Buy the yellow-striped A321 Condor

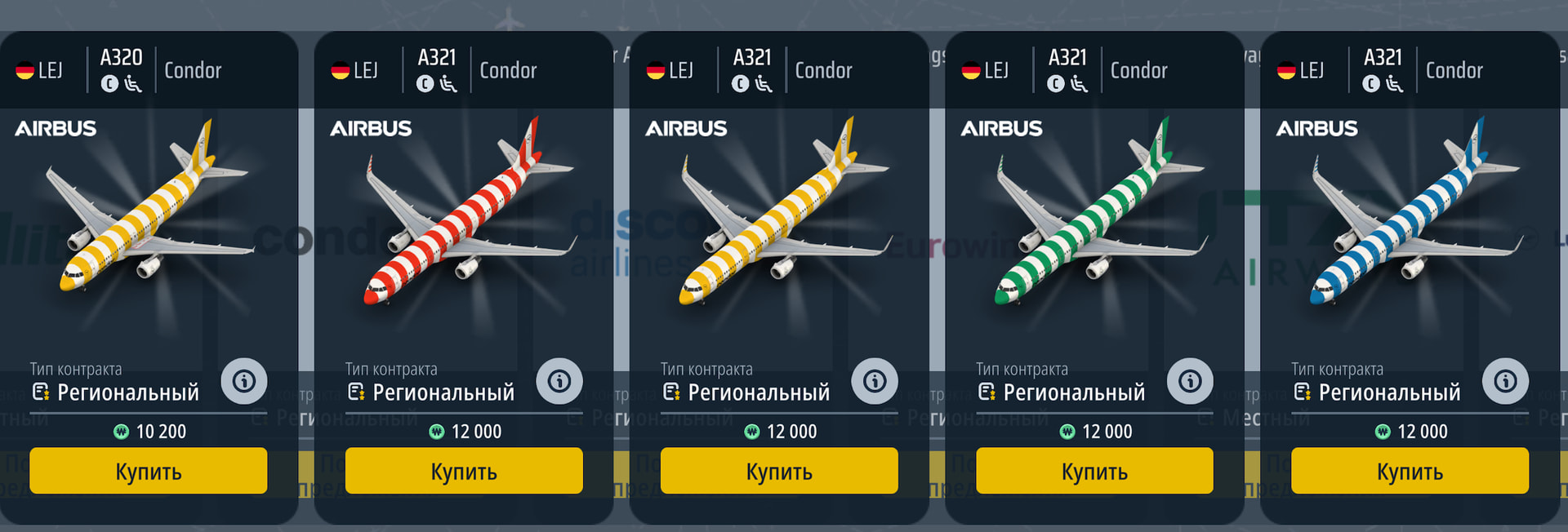point(779,471)
